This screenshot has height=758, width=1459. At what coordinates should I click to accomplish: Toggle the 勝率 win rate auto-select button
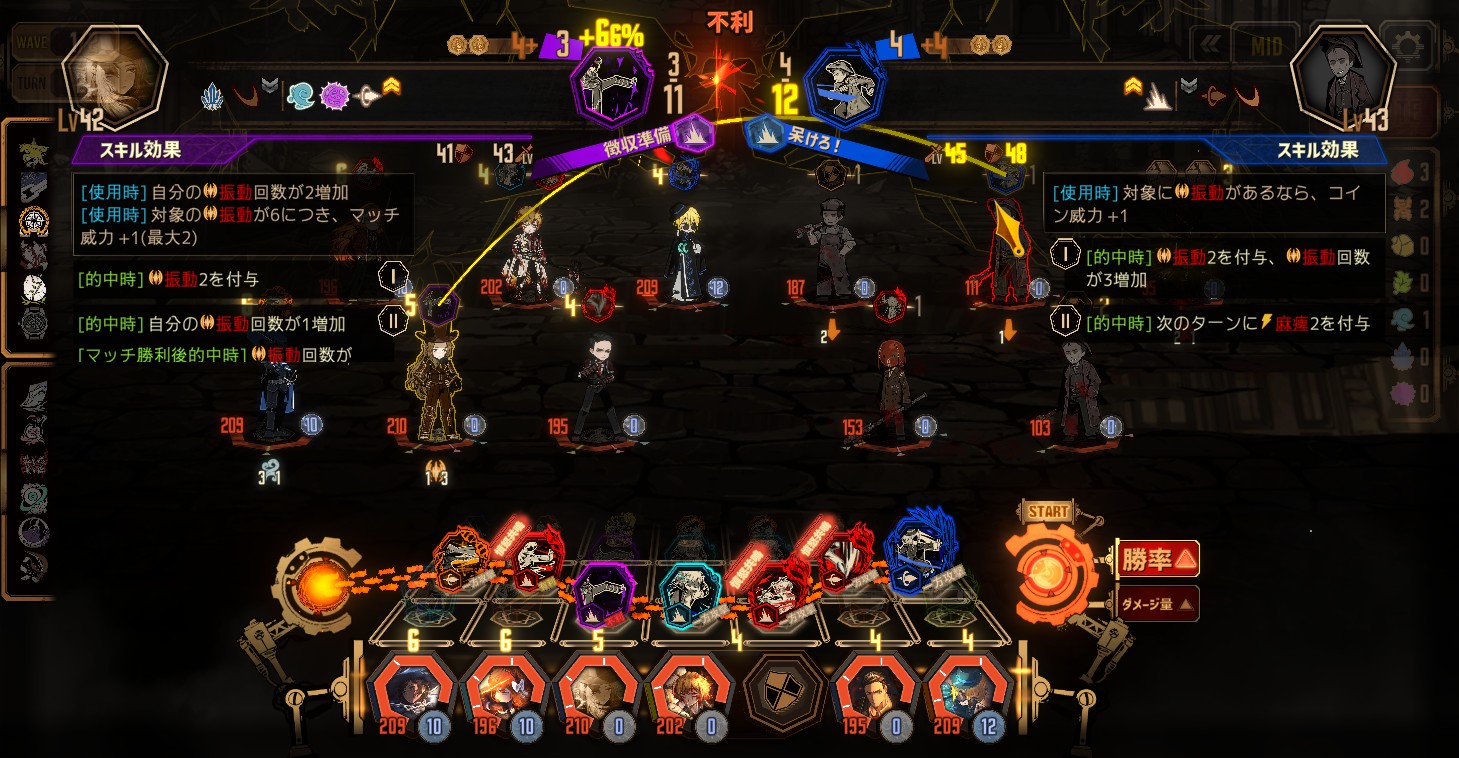(x=1158, y=559)
